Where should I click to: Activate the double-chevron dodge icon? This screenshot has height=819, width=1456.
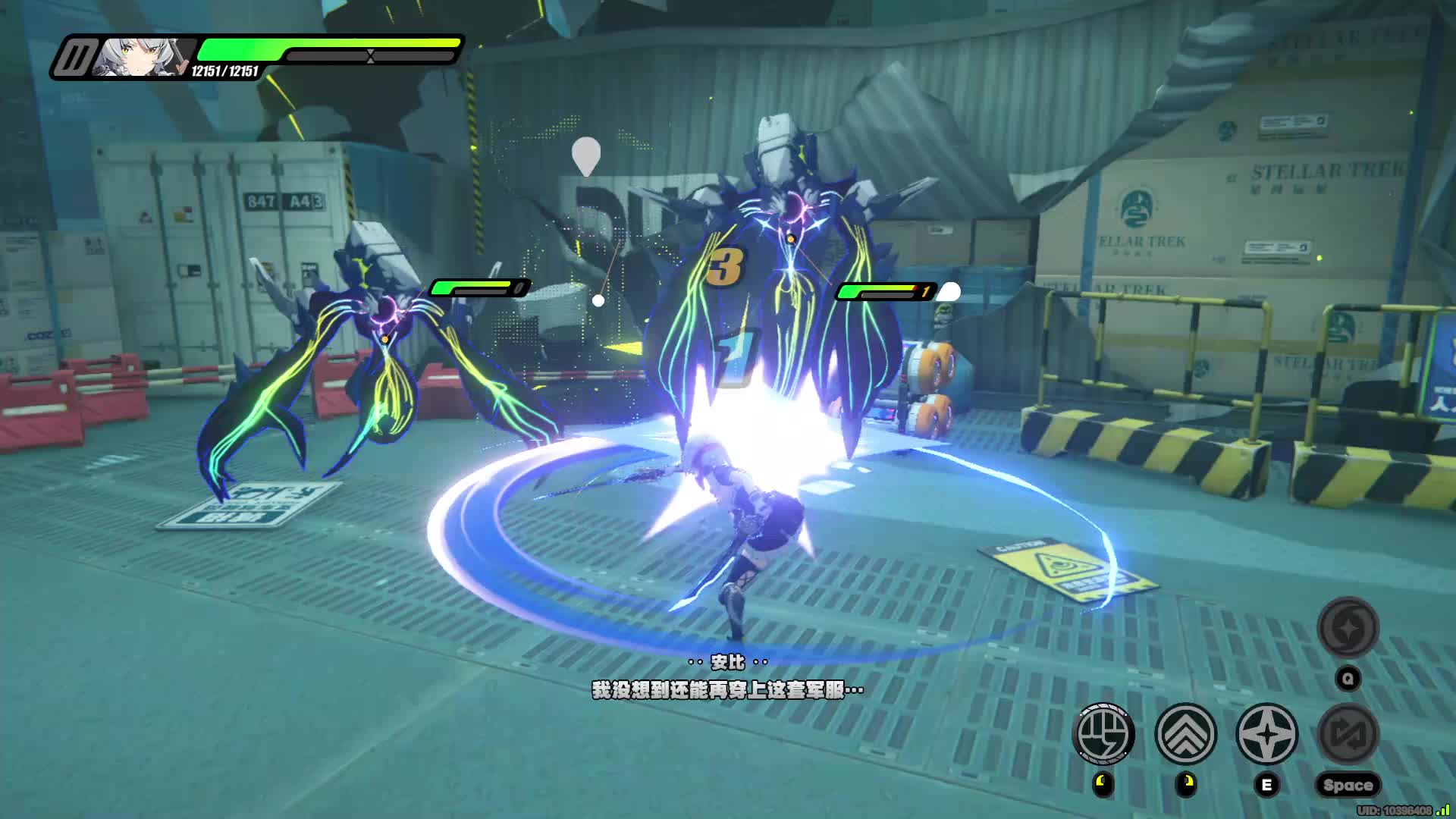pos(1185,733)
